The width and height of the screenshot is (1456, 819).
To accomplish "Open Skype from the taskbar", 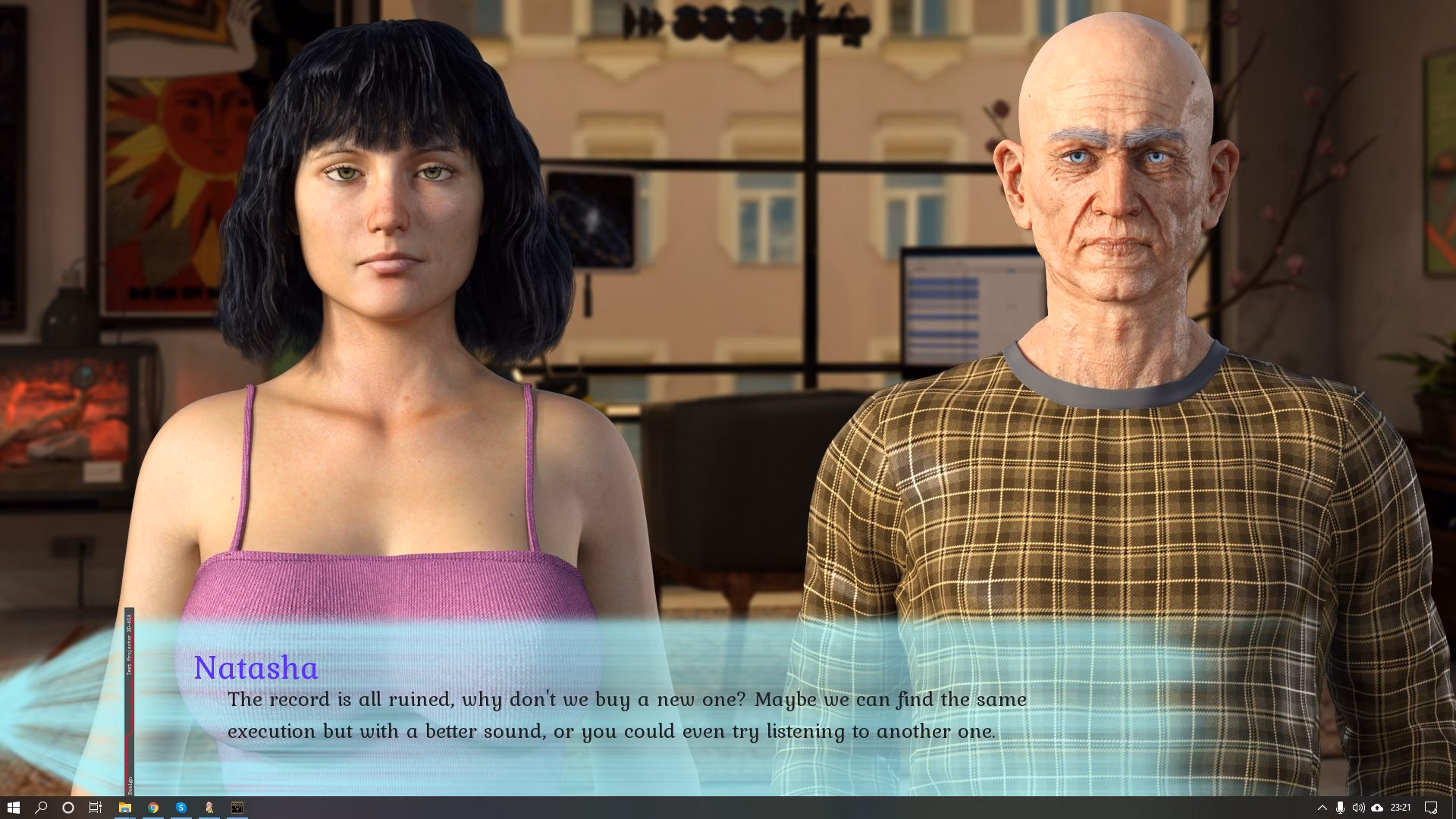I will tap(180, 806).
